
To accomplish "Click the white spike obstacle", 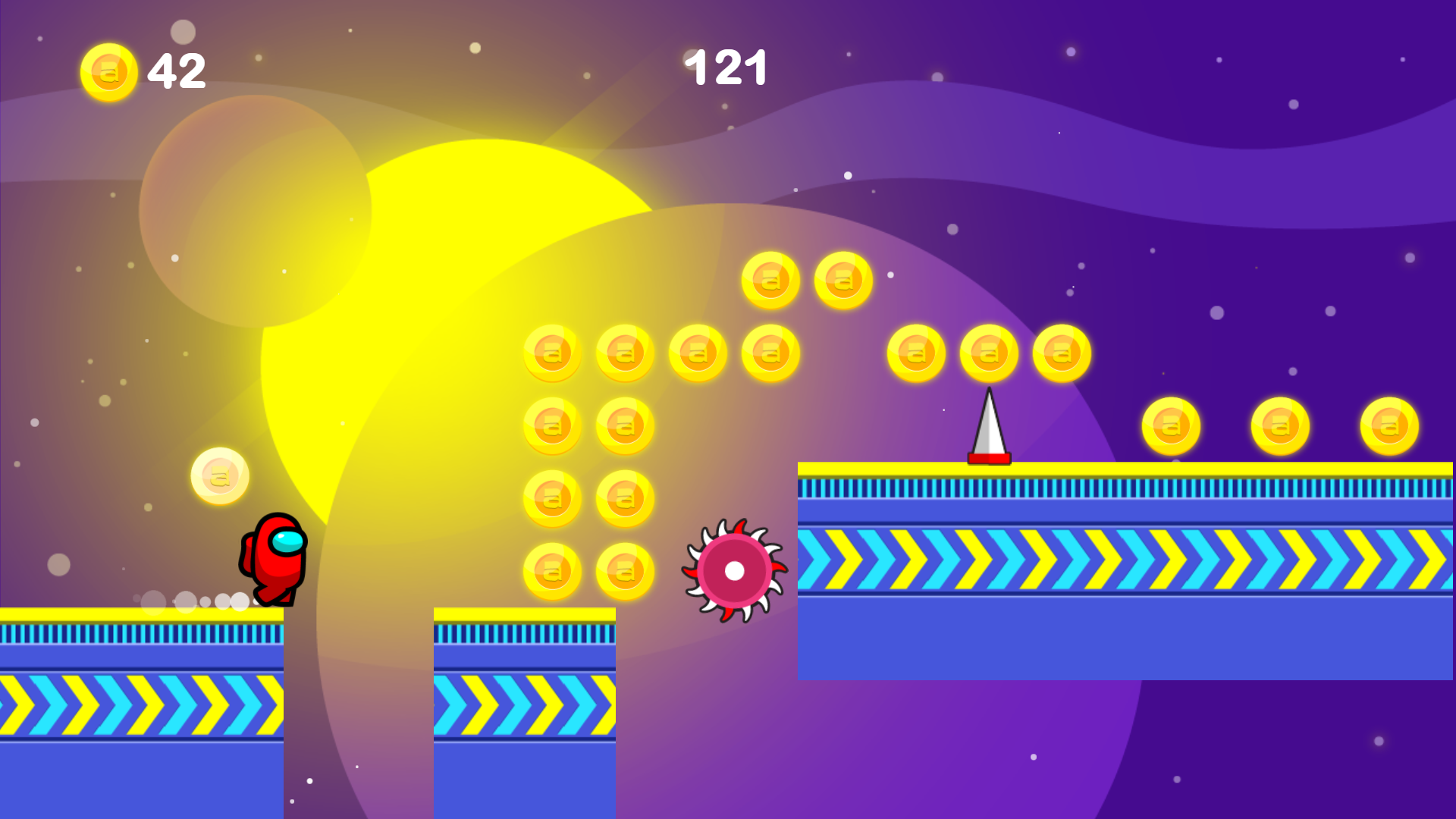I will [x=987, y=428].
